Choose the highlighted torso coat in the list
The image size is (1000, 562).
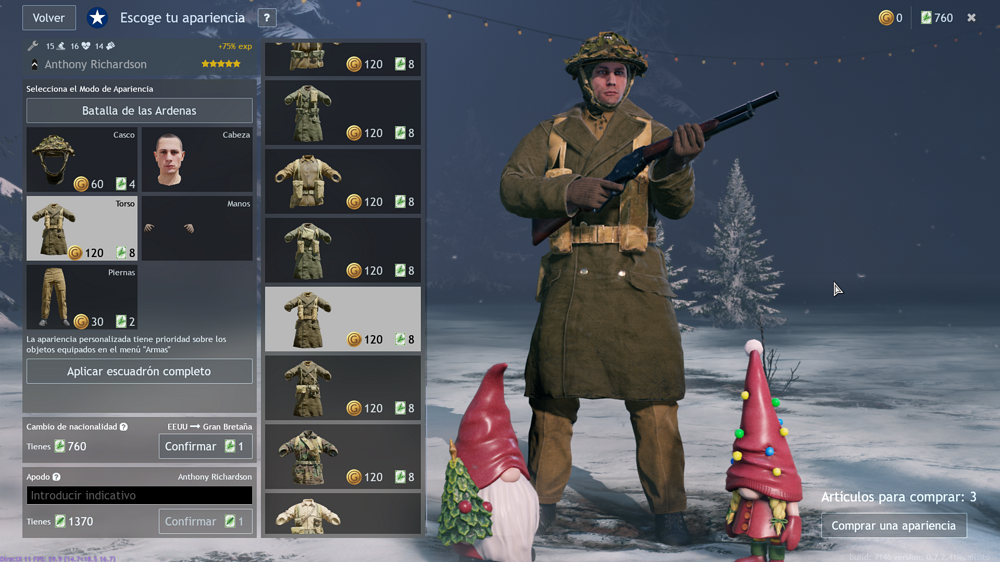342,319
